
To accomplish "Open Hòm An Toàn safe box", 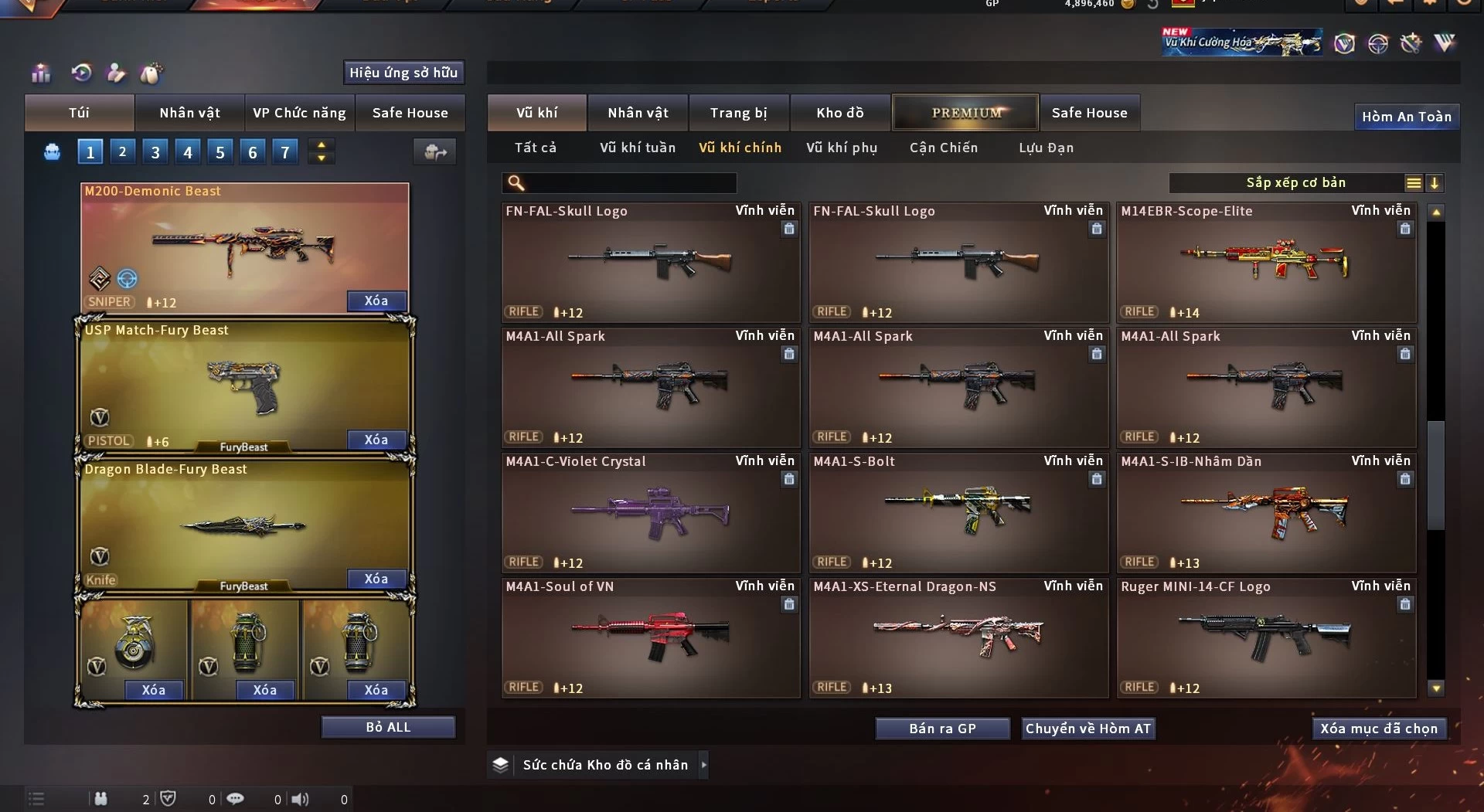I will coord(1406,117).
